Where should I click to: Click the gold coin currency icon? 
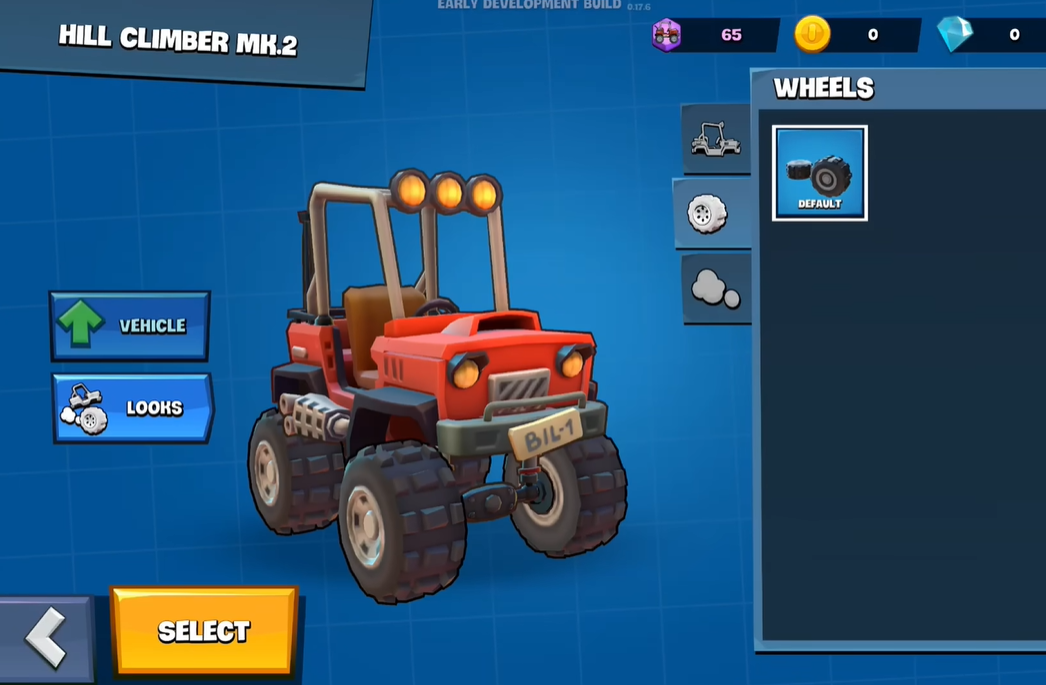[x=812, y=34]
